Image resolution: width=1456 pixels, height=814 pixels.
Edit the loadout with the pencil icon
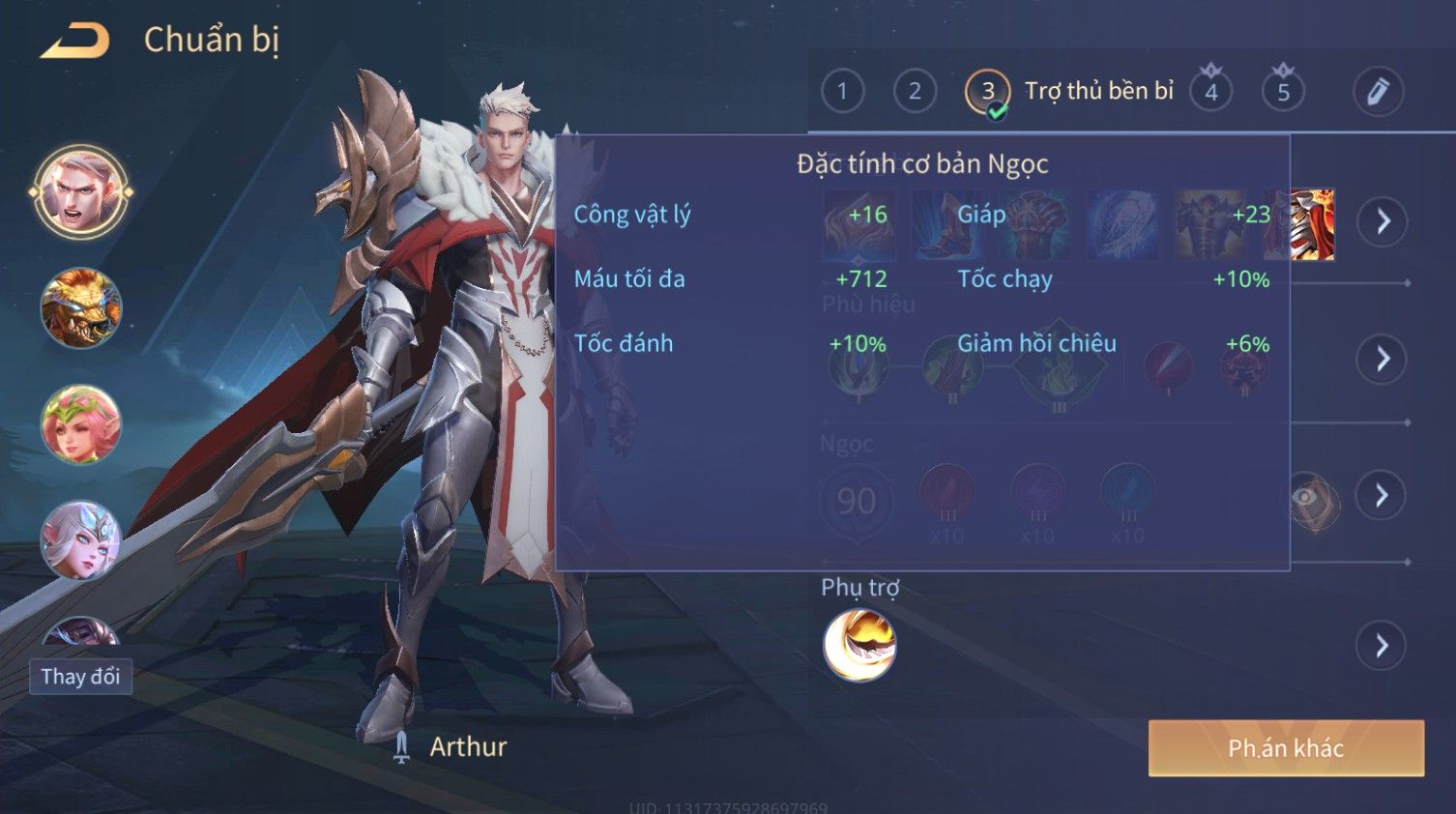(x=1378, y=92)
